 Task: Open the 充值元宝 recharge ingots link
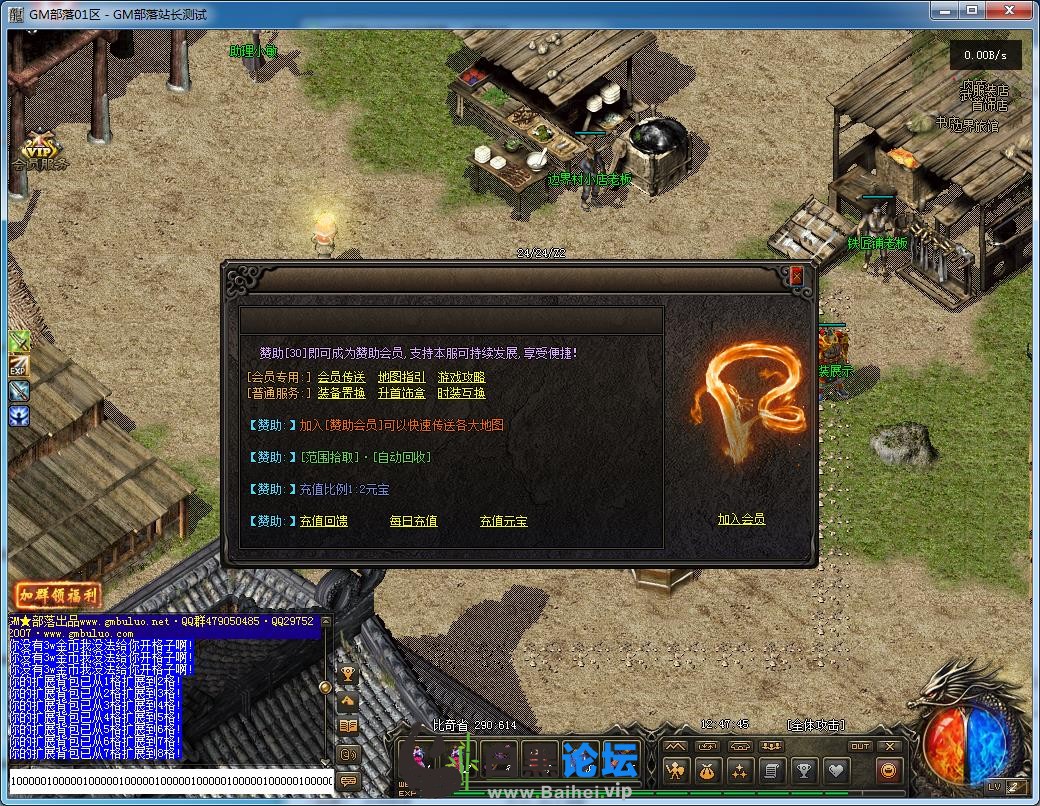[x=503, y=521]
